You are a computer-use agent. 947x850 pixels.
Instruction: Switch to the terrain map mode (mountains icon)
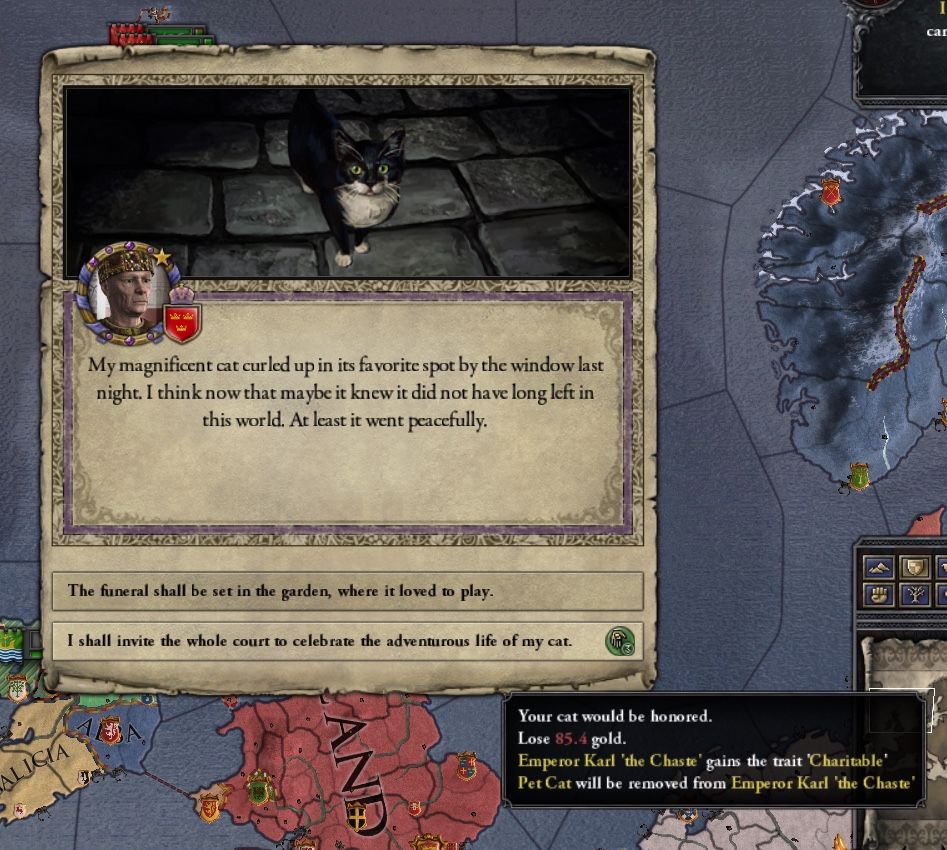click(878, 569)
